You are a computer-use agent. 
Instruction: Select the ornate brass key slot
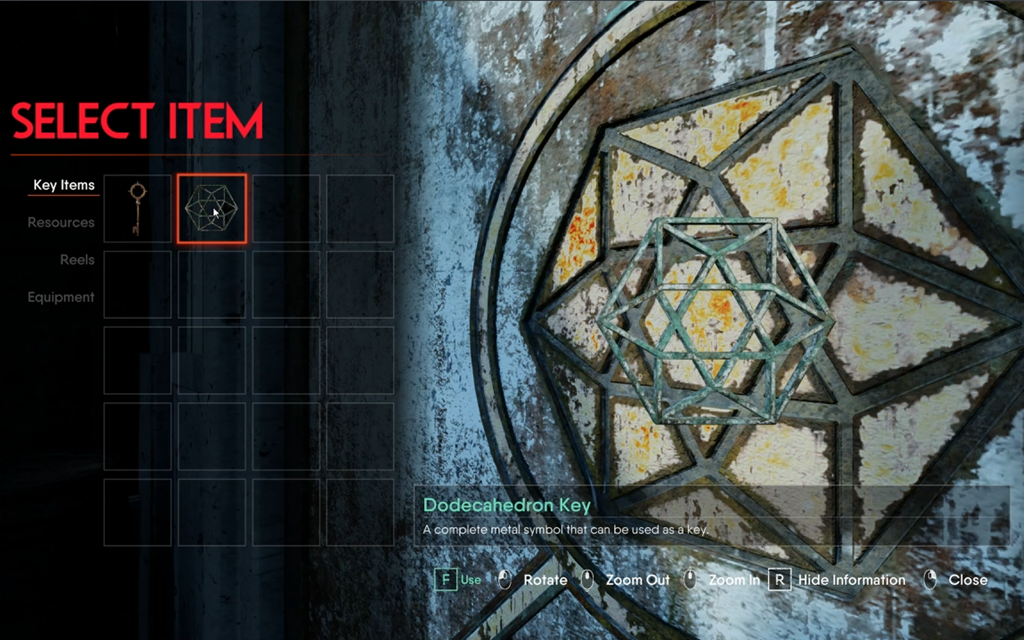point(137,209)
